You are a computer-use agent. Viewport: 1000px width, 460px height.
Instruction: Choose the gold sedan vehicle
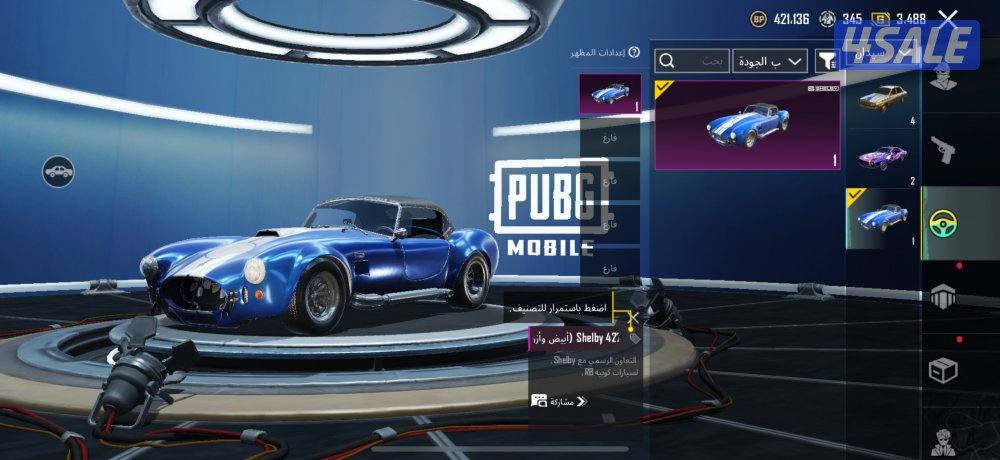click(882, 101)
